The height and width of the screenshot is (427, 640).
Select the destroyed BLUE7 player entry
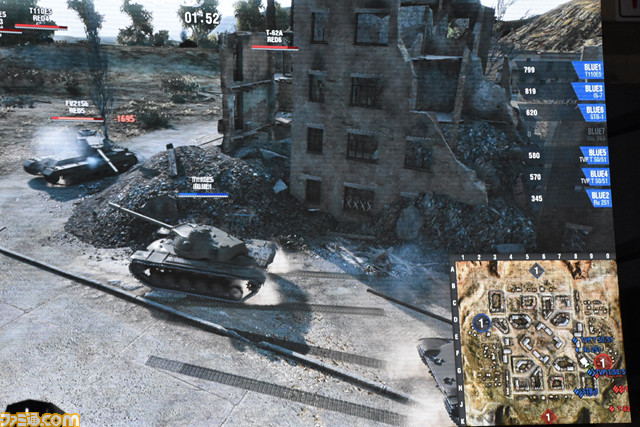(x=595, y=133)
